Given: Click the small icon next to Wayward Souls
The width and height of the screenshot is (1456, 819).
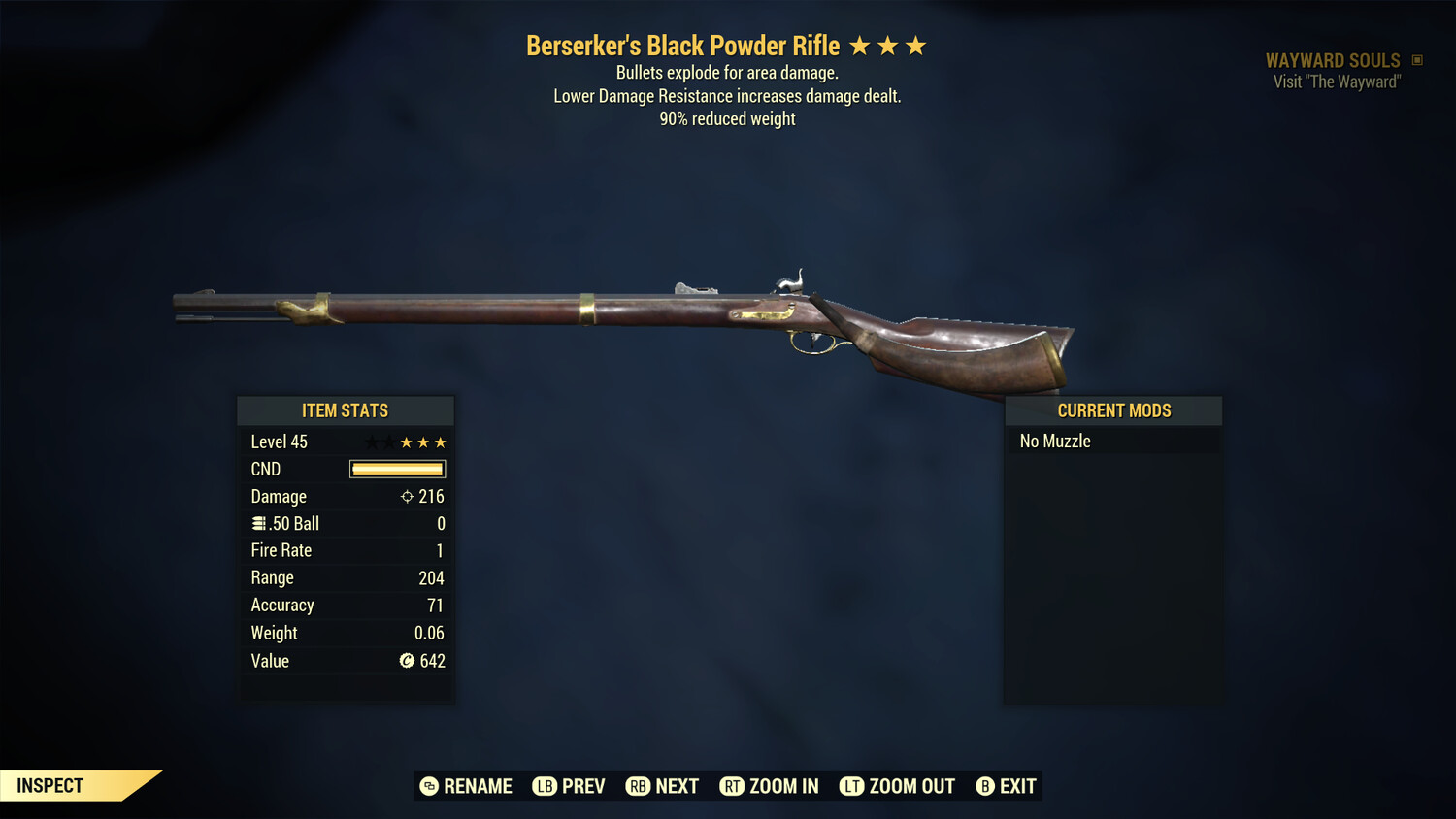Looking at the screenshot, I should click(1416, 59).
